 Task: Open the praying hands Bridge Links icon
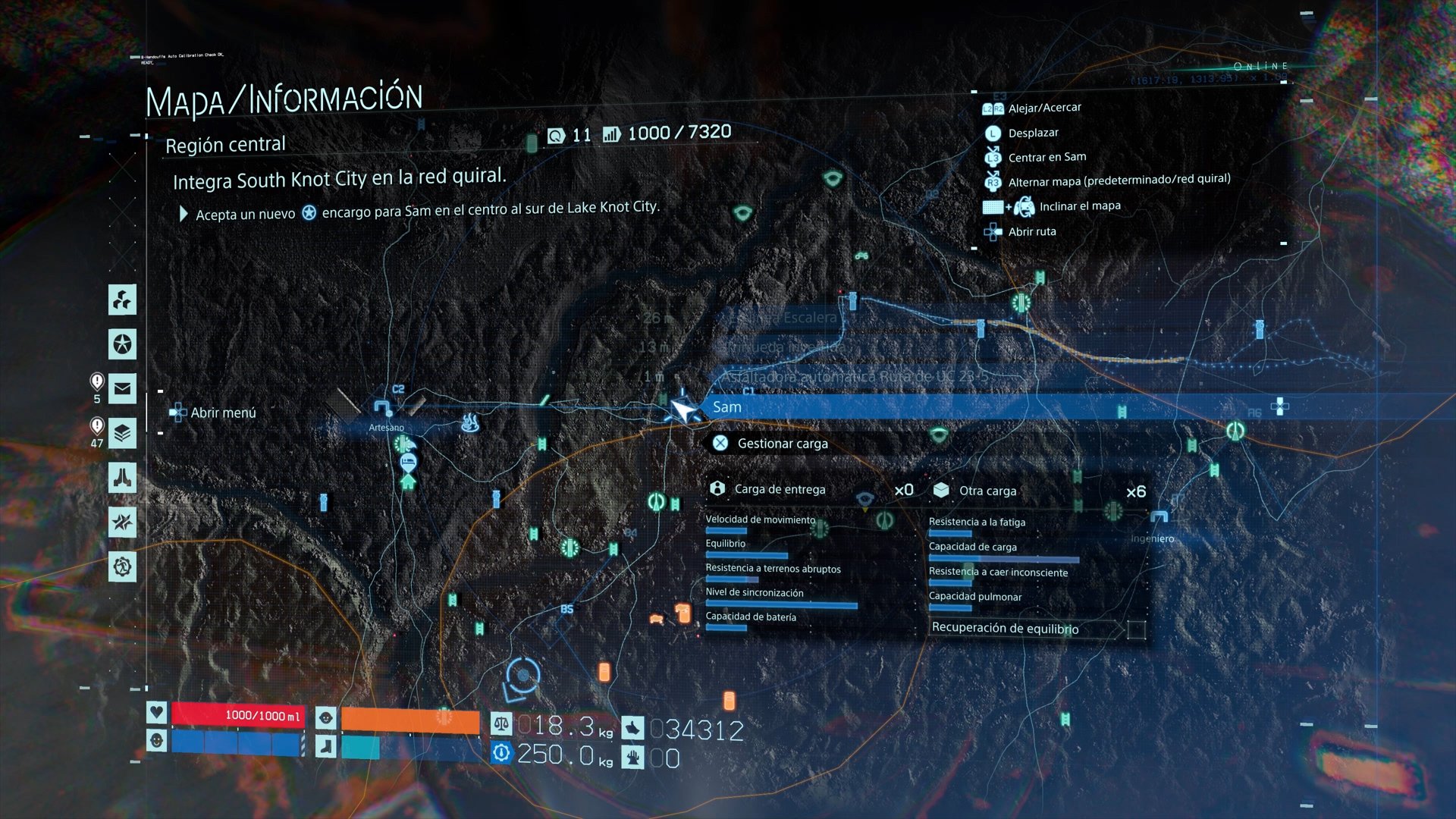(x=122, y=478)
